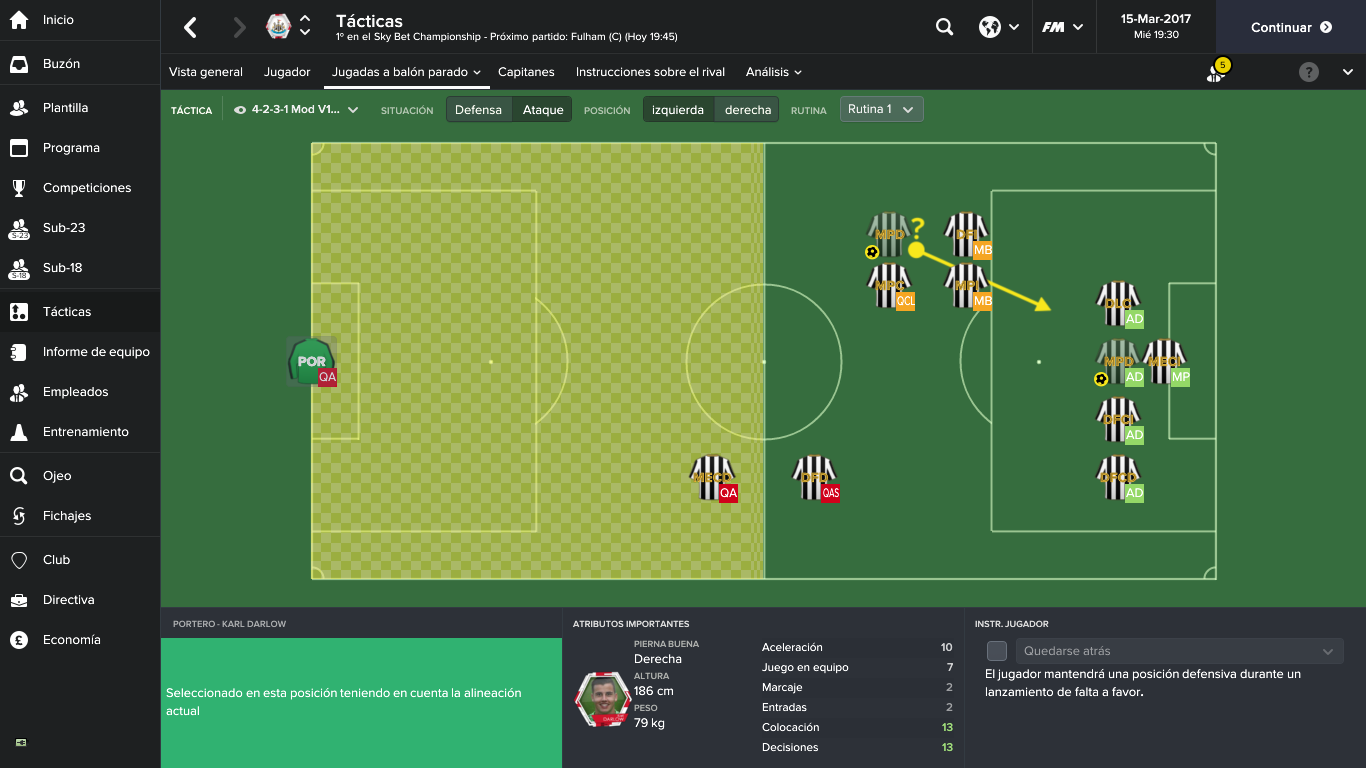Go back with the left arrow
The image size is (1366, 768).
191,28
